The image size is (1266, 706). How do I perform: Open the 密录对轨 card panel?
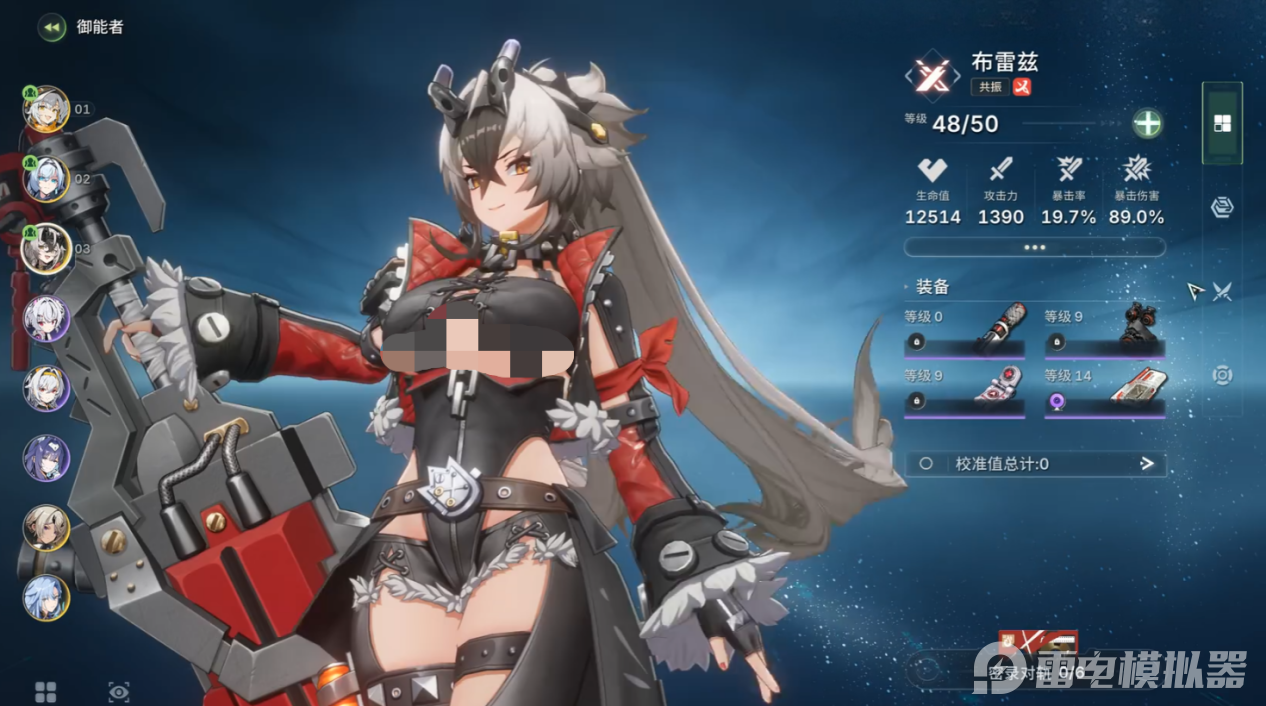click(x=1035, y=660)
